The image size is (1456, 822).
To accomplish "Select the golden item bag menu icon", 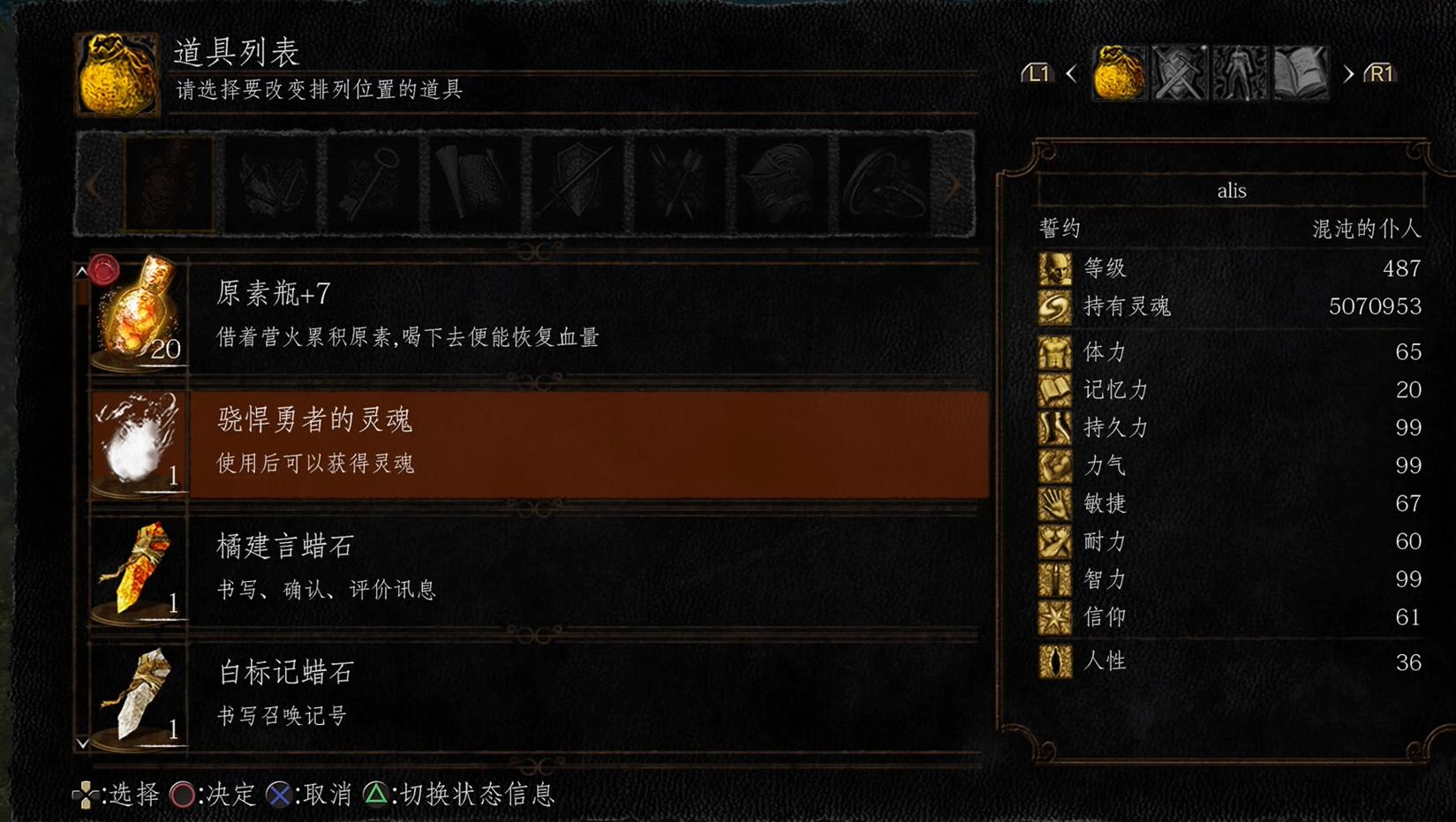I will (x=1119, y=72).
